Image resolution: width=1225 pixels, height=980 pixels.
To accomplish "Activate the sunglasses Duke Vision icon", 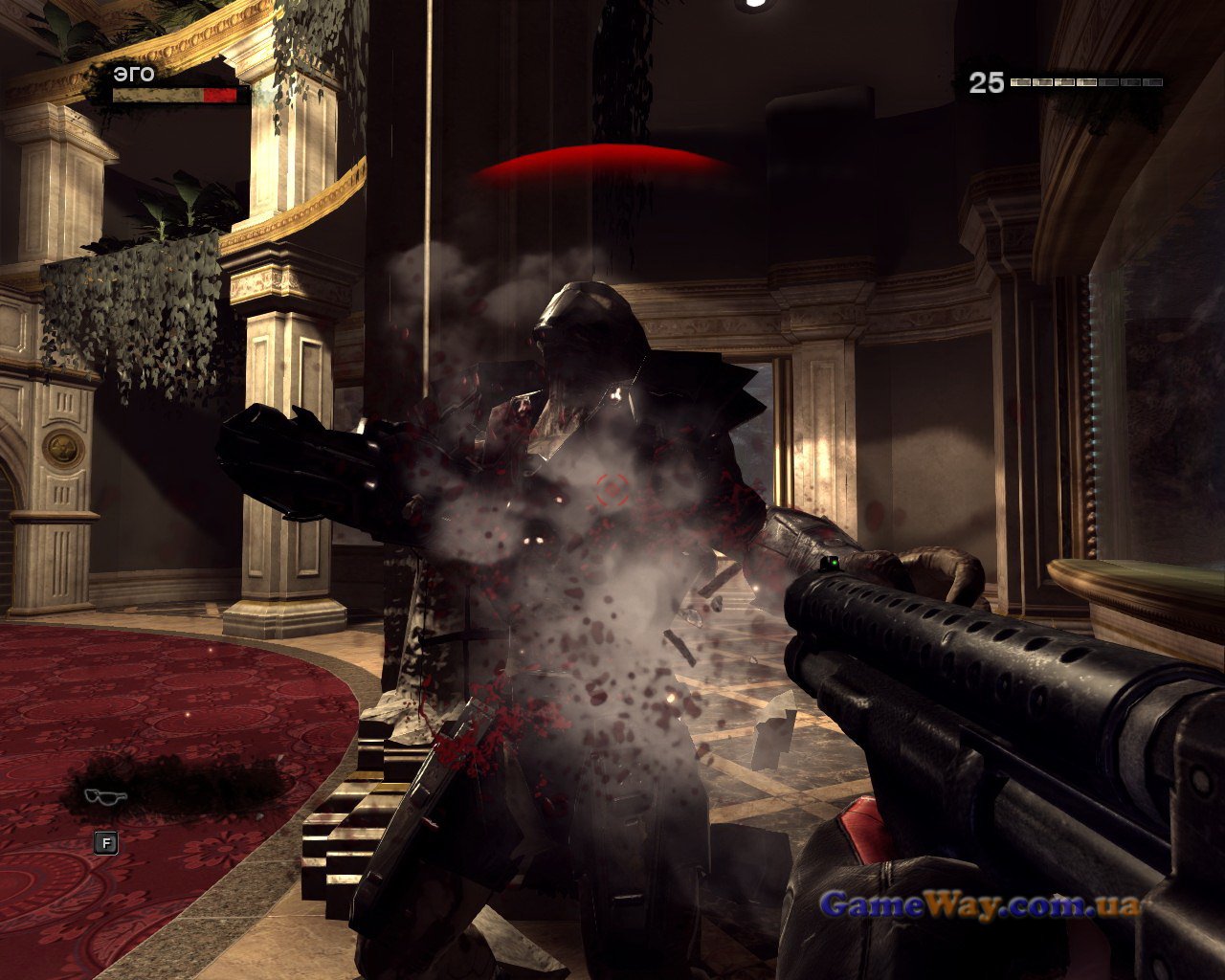I will coord(105,795).
